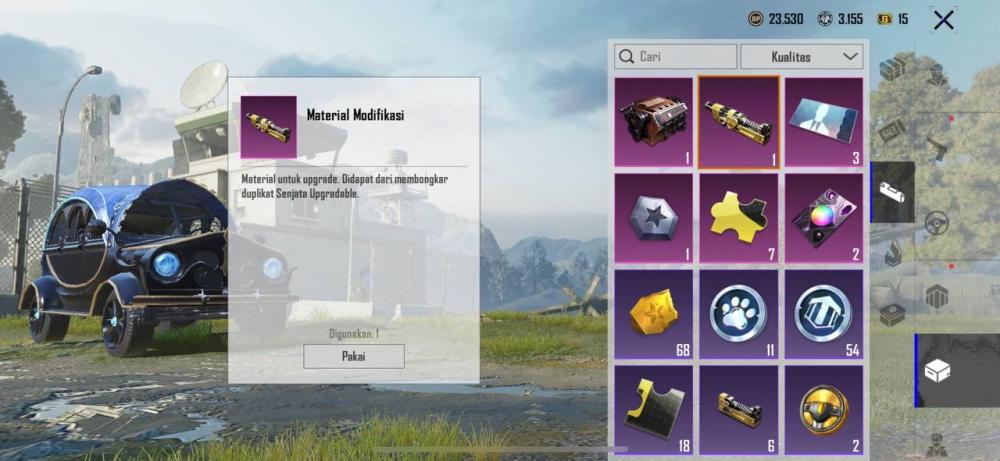Select the blue helmet token stack of 54
Image resolution: width=1000 pixels, height=461 pixels.
click(x=823, y=314)
